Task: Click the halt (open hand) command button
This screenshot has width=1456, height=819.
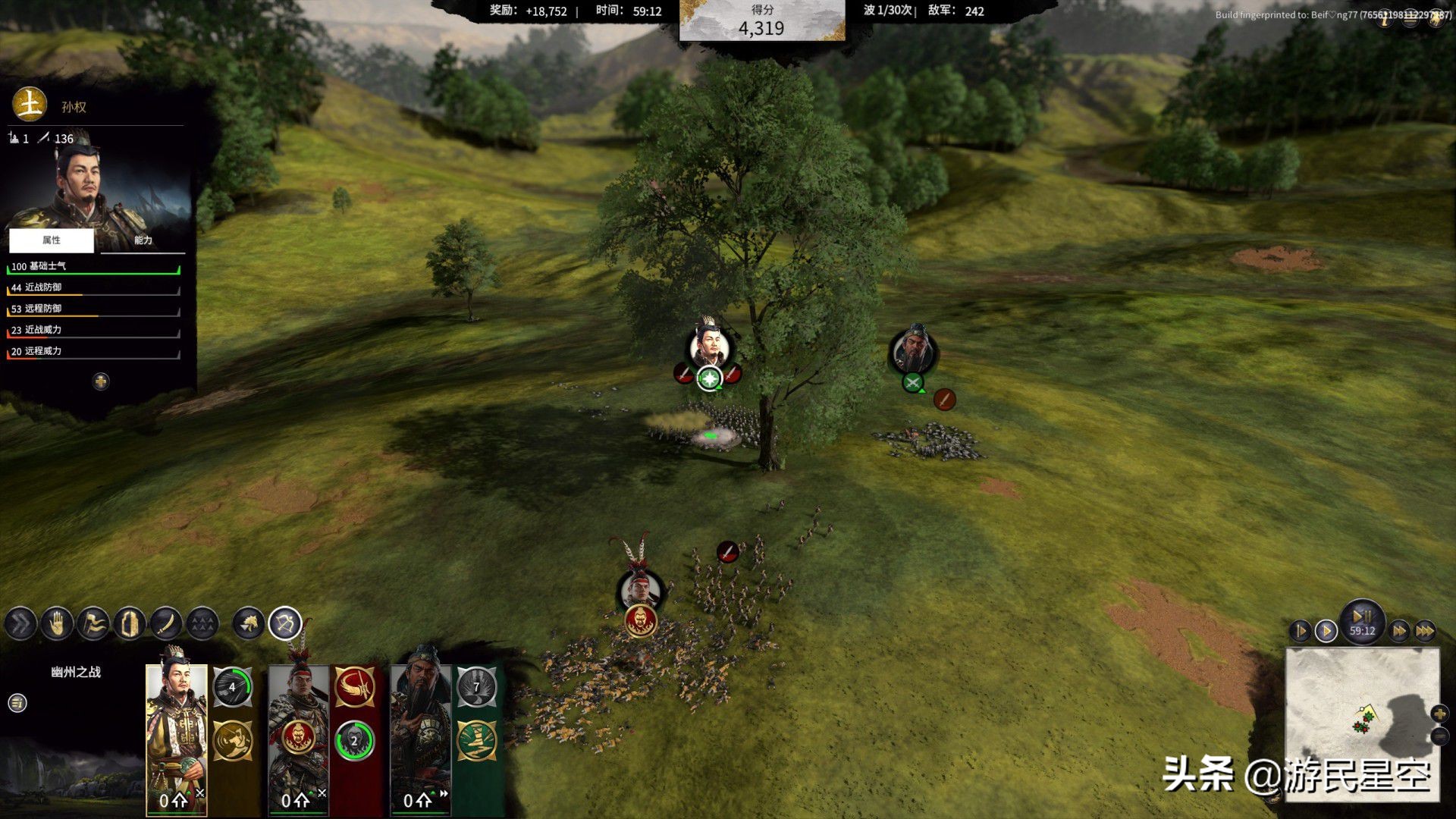Action: point(57,624)
